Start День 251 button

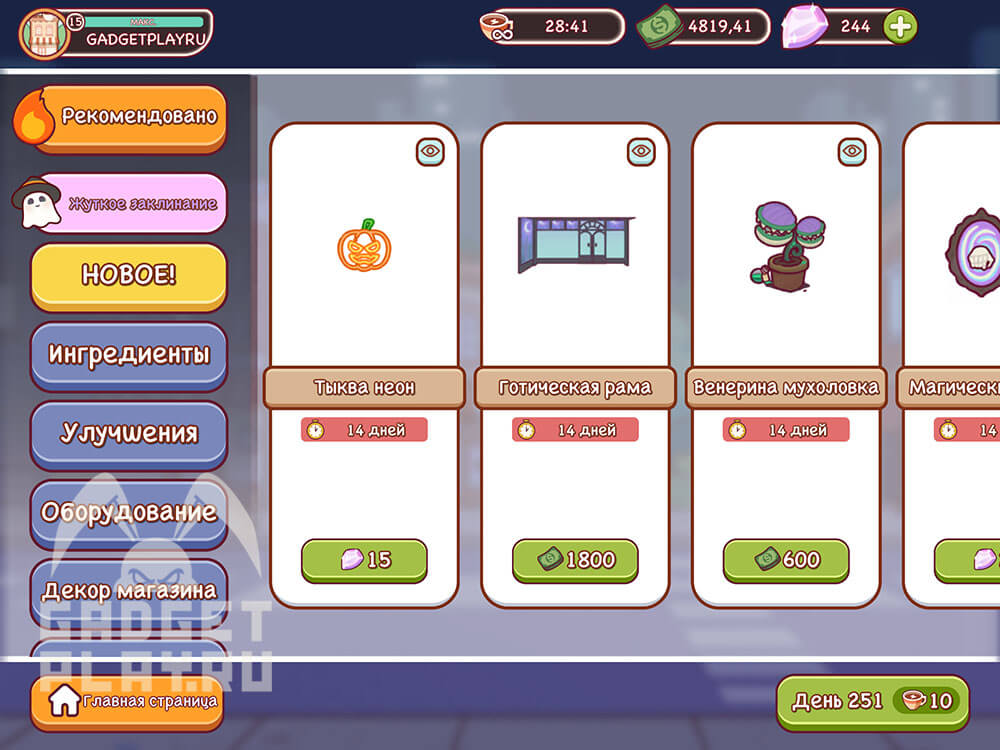click(x=872, y=701)
